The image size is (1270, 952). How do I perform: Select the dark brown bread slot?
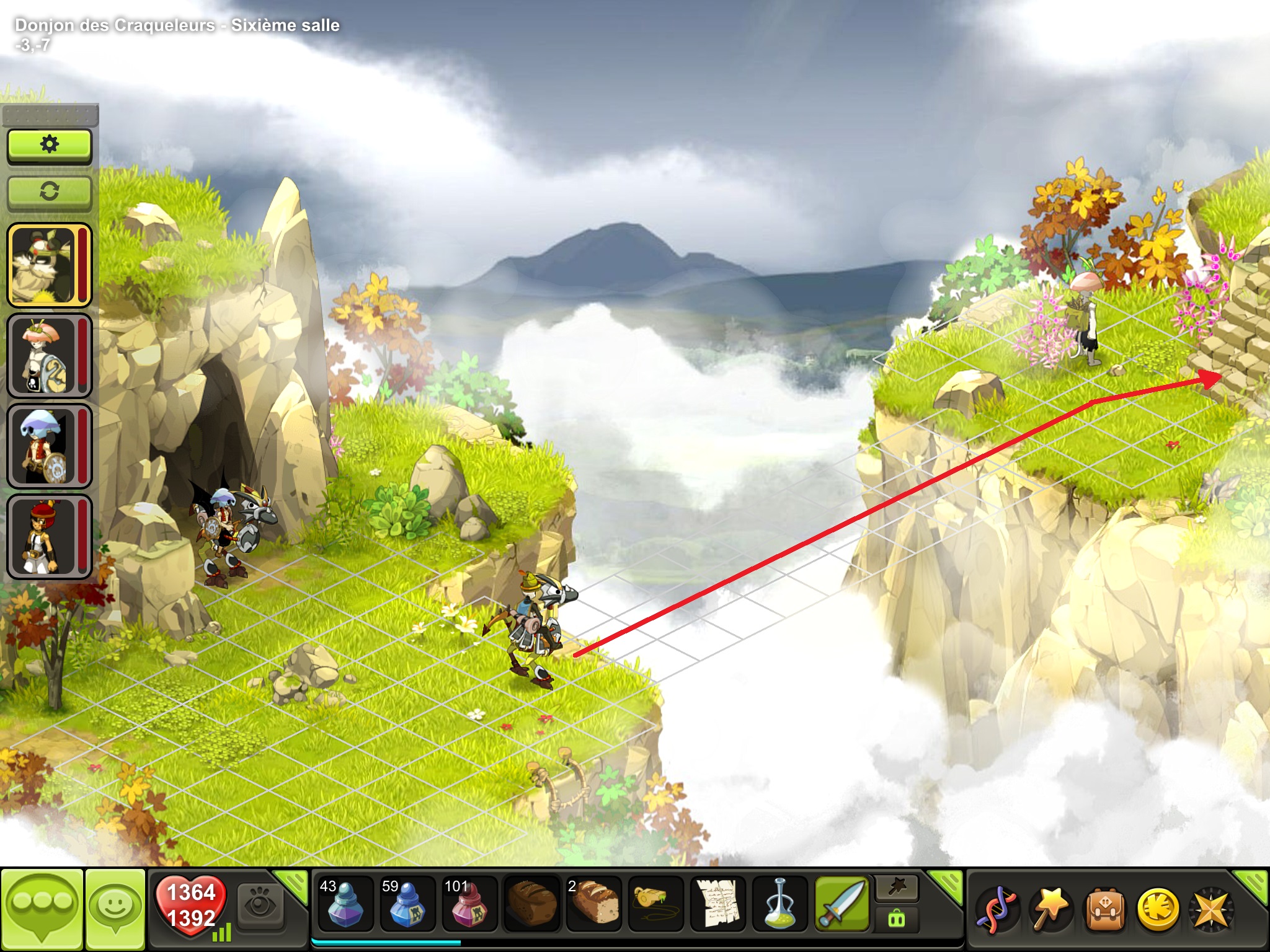click(x=531, y=905)
